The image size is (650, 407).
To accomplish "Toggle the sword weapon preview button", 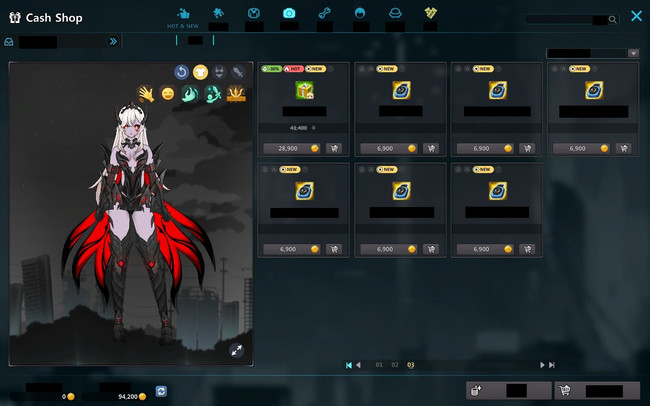I will pyautogui.click(x=238, y=72).
